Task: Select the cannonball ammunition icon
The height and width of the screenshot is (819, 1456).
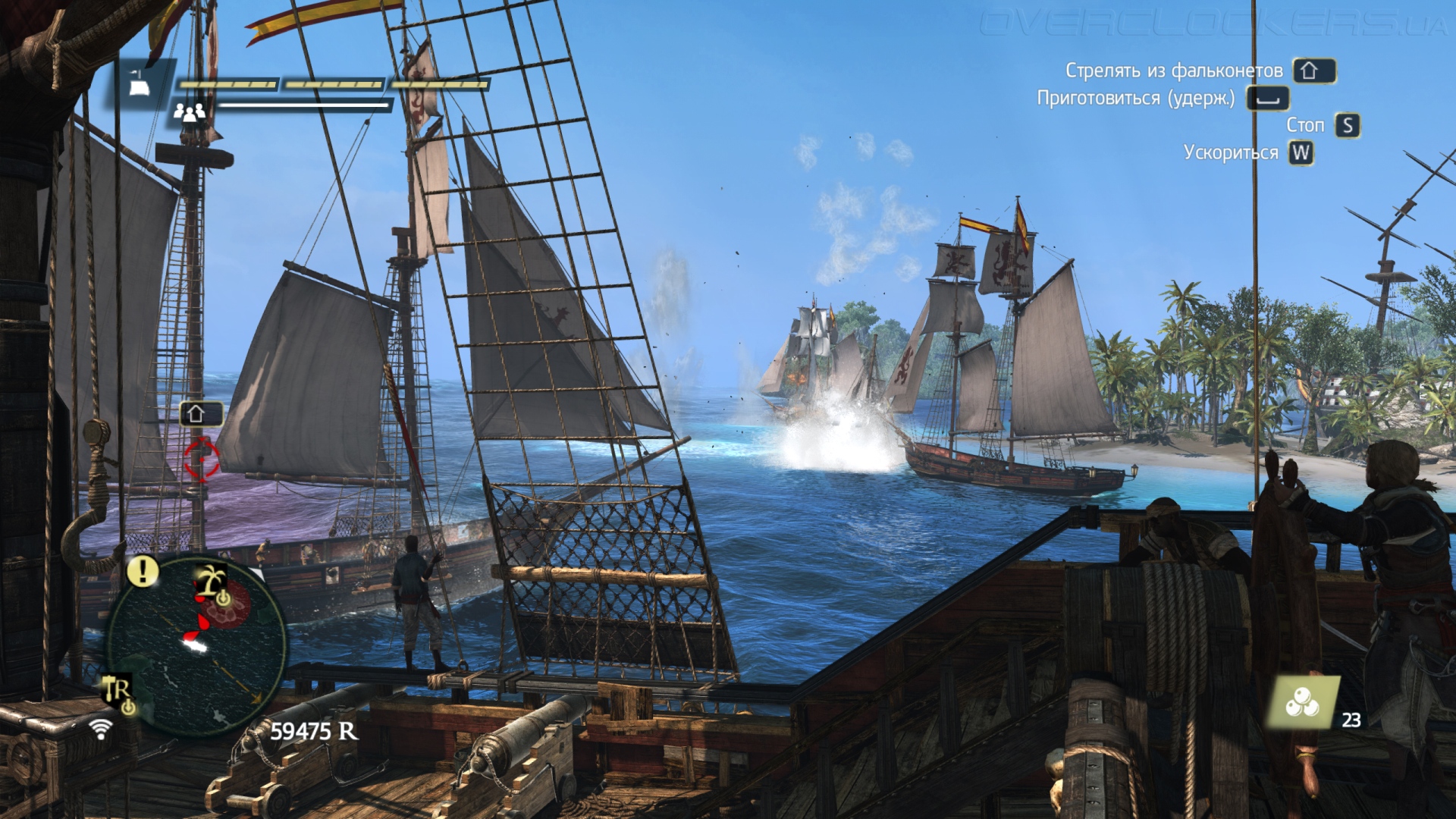Action: (x=1302, y=704)
